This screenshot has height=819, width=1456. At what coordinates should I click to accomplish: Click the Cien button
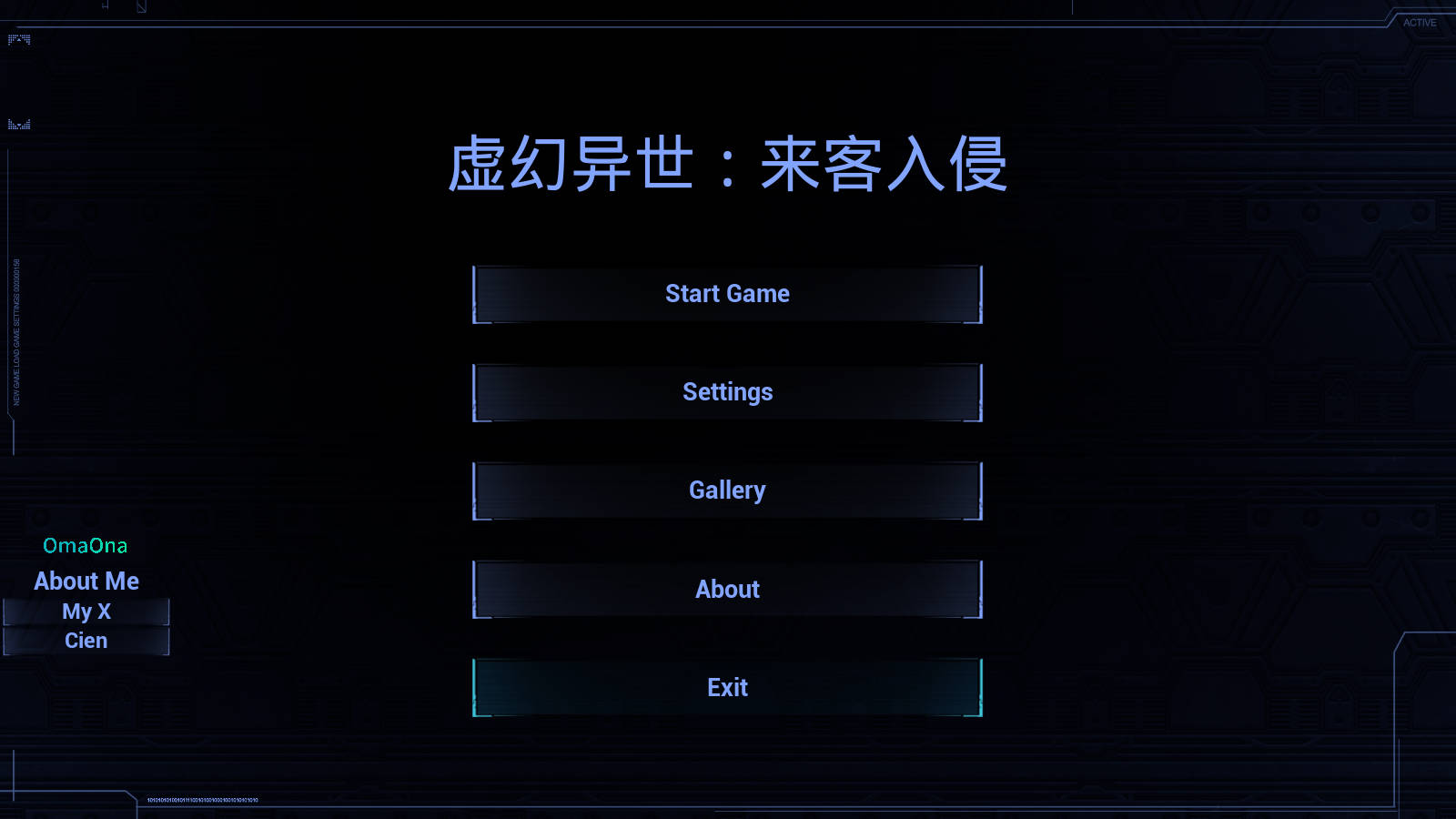click(x=86, y=640)
